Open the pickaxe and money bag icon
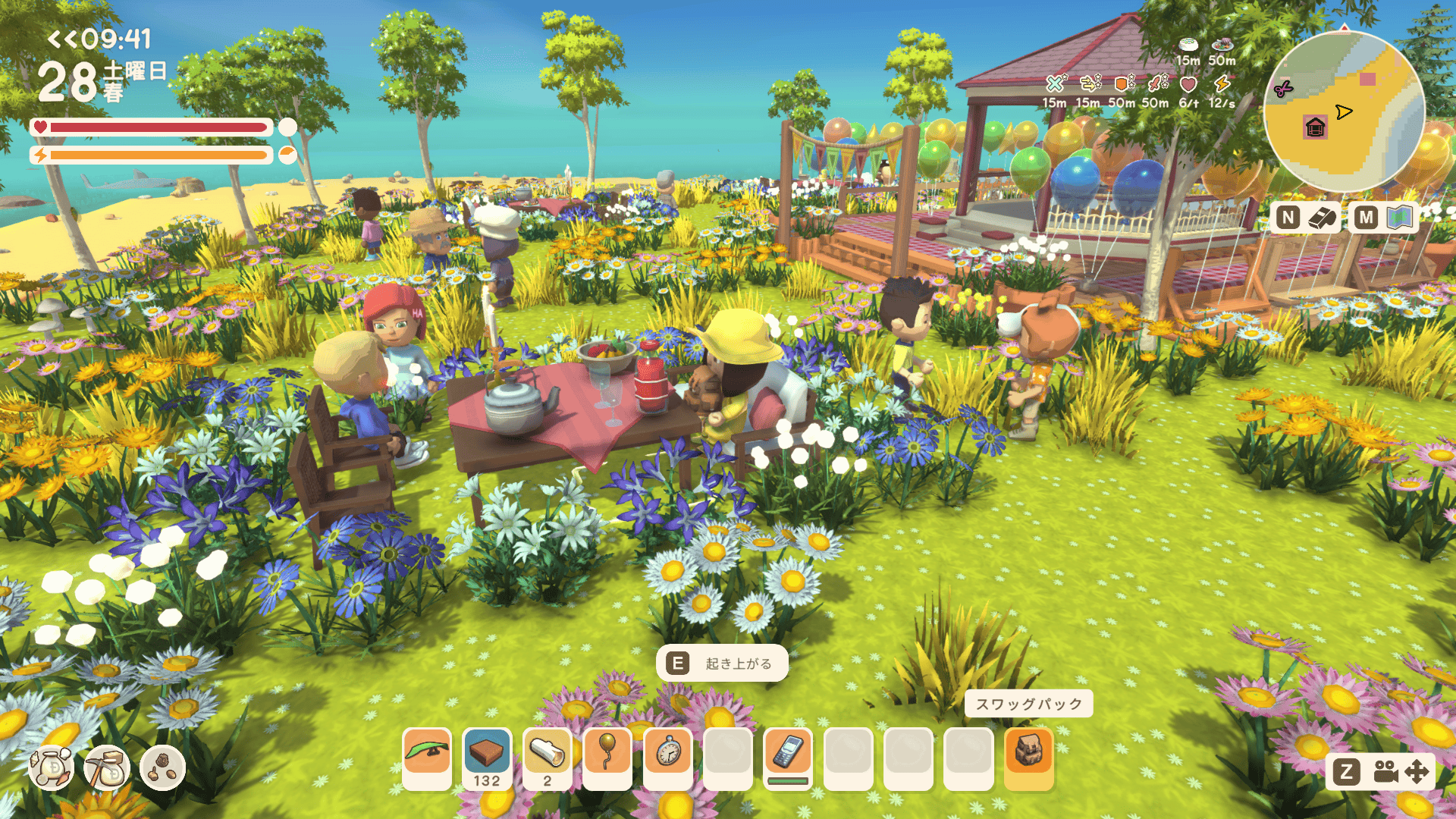1456x819 pixels. coord(107,768)
